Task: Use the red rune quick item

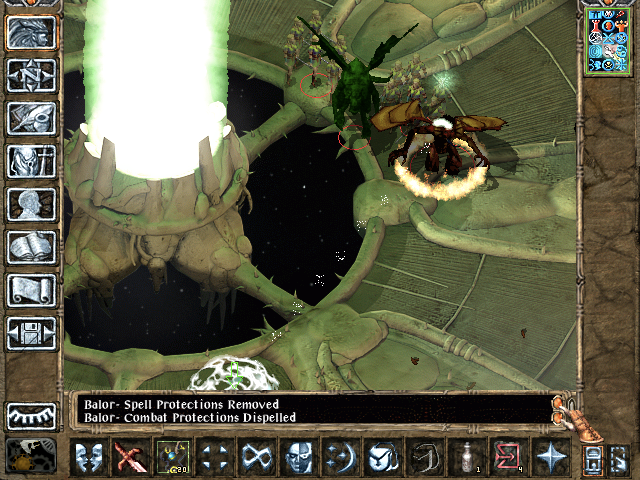Action: tap(507, 458)
